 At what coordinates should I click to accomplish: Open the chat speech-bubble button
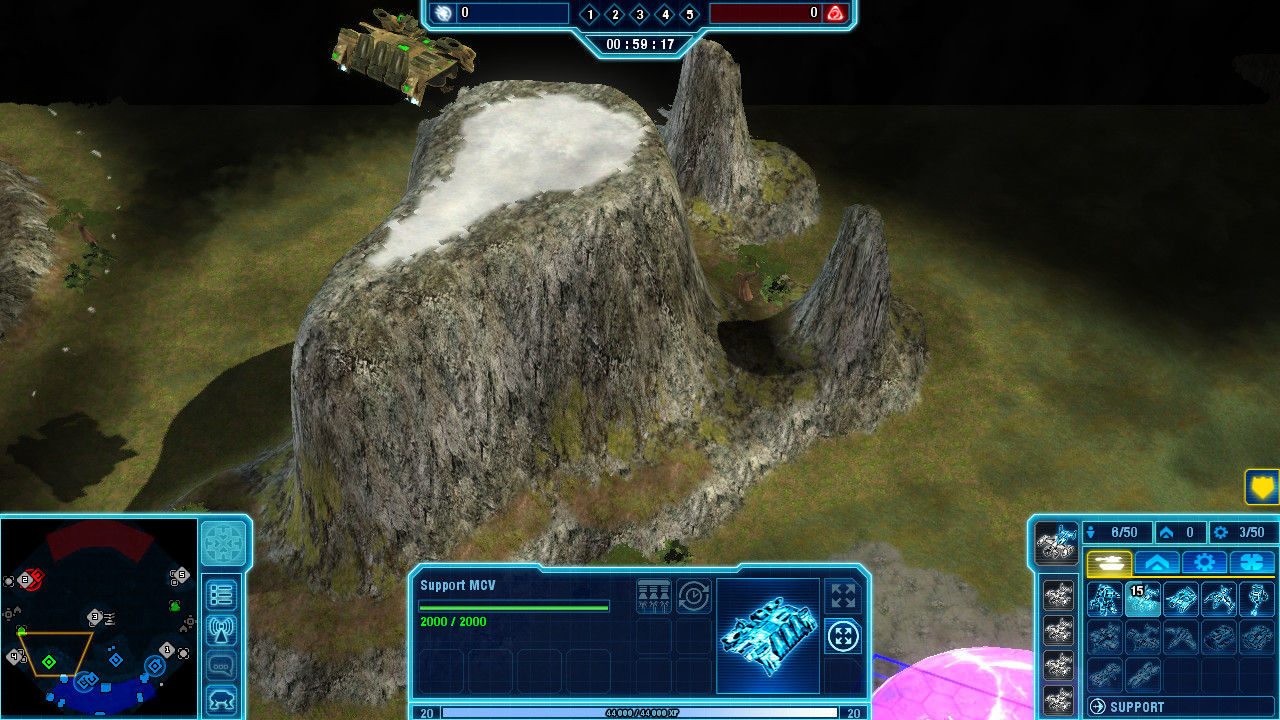click(221, 665)
